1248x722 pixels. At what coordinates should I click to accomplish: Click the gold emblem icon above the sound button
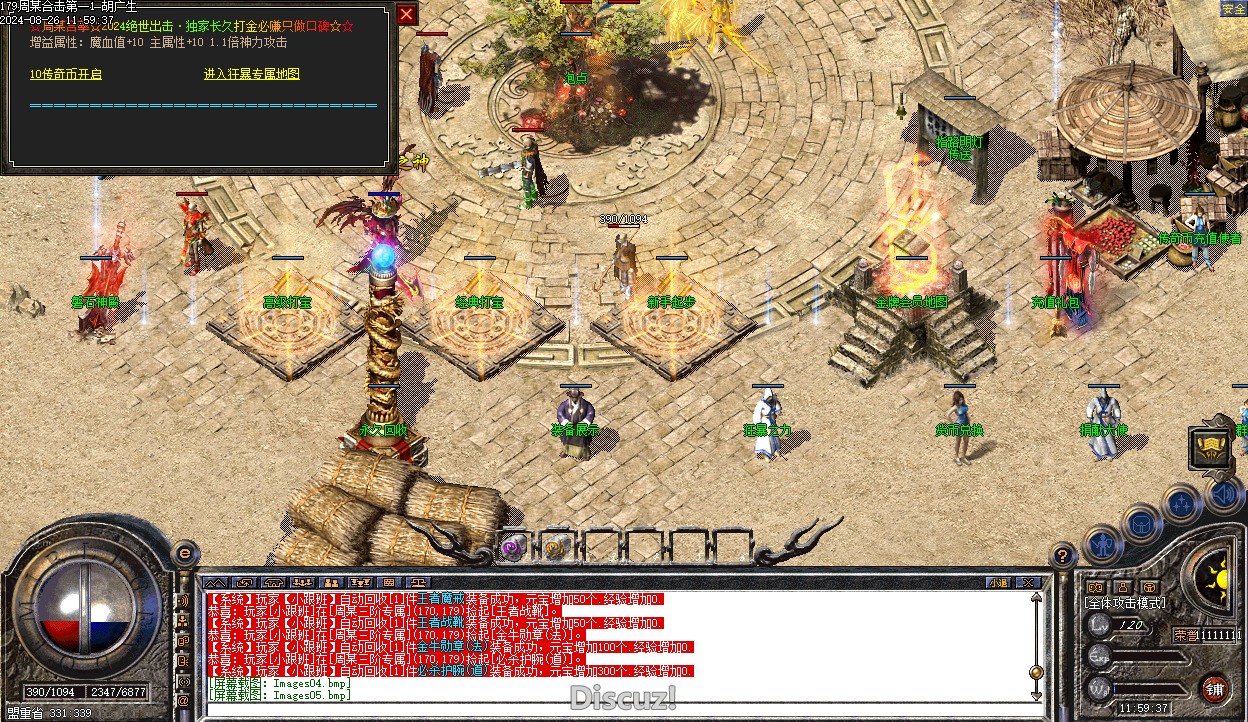[x=1210, y=447]
